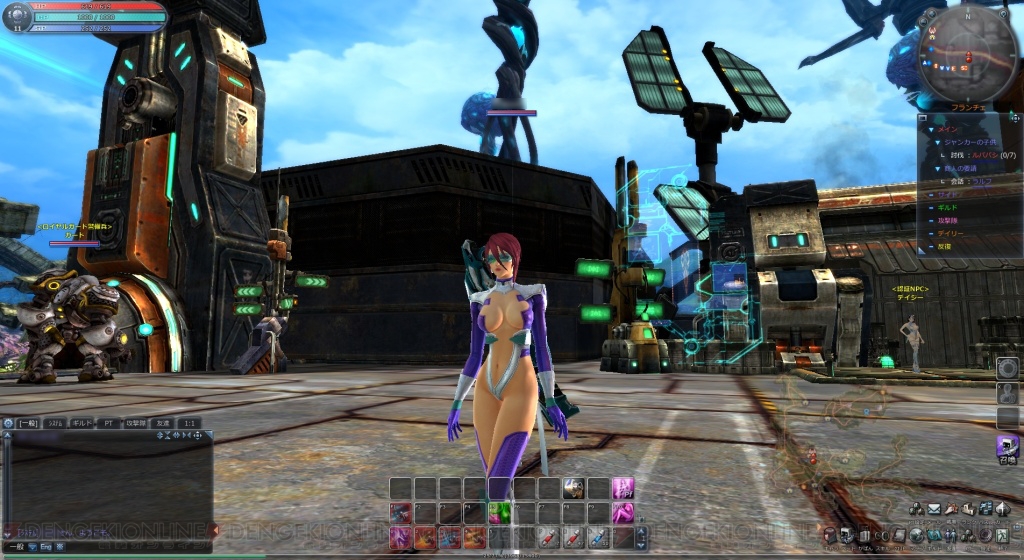This screenshot has height=560, width=1024.
Task: Use the green F5 hotbar skill
Action: click(x=501, y=512)
